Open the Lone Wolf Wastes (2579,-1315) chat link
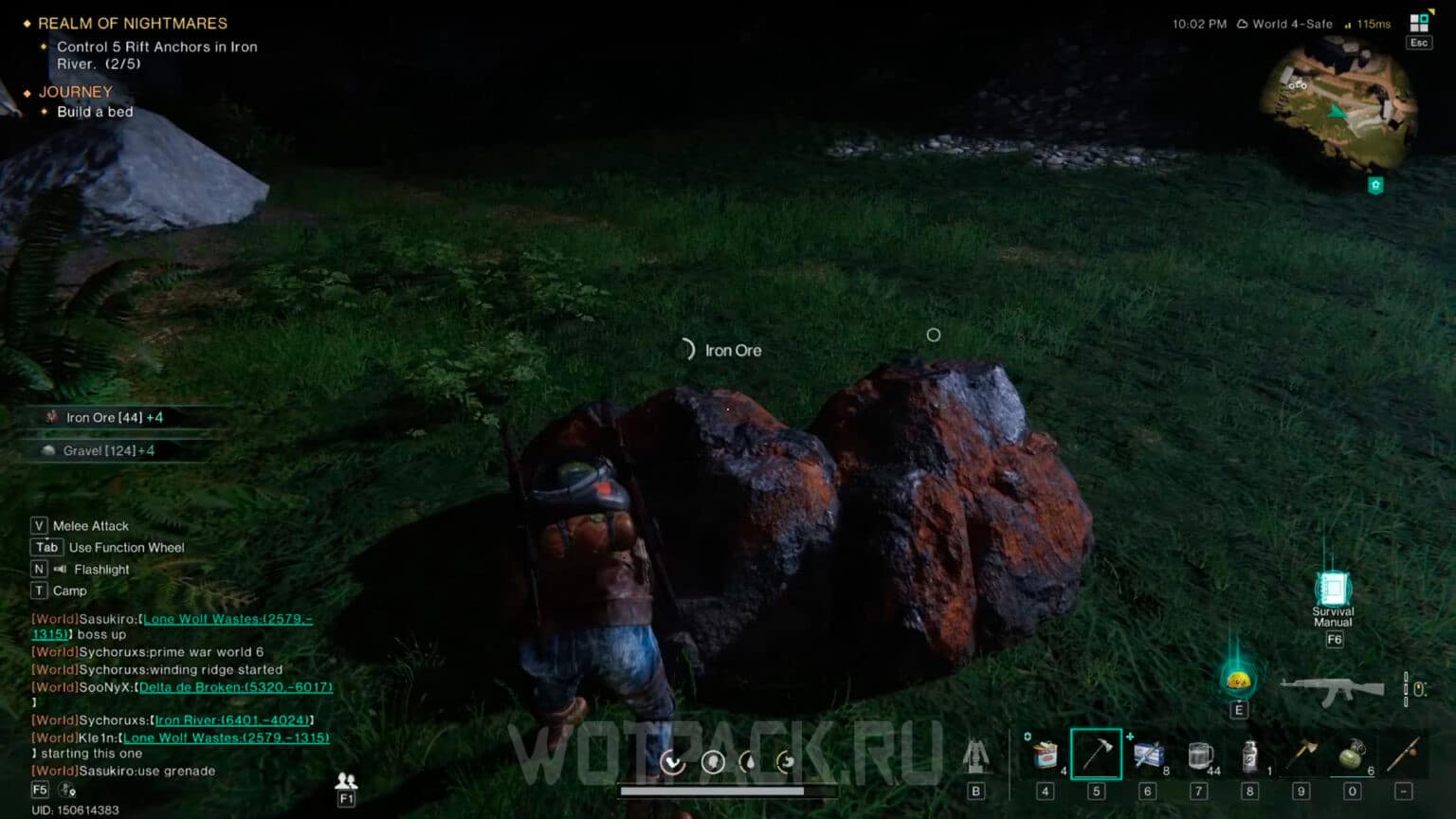1456x819 pixels. point(227,737)
